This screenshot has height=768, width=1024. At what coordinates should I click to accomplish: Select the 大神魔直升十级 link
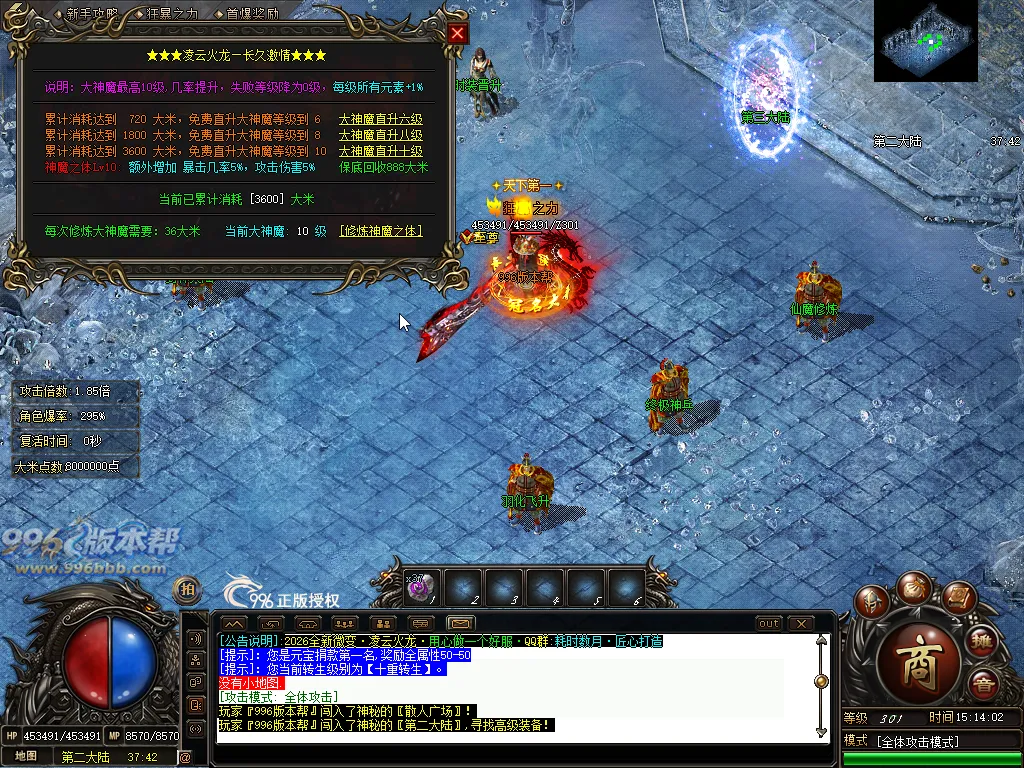point(379,151)
